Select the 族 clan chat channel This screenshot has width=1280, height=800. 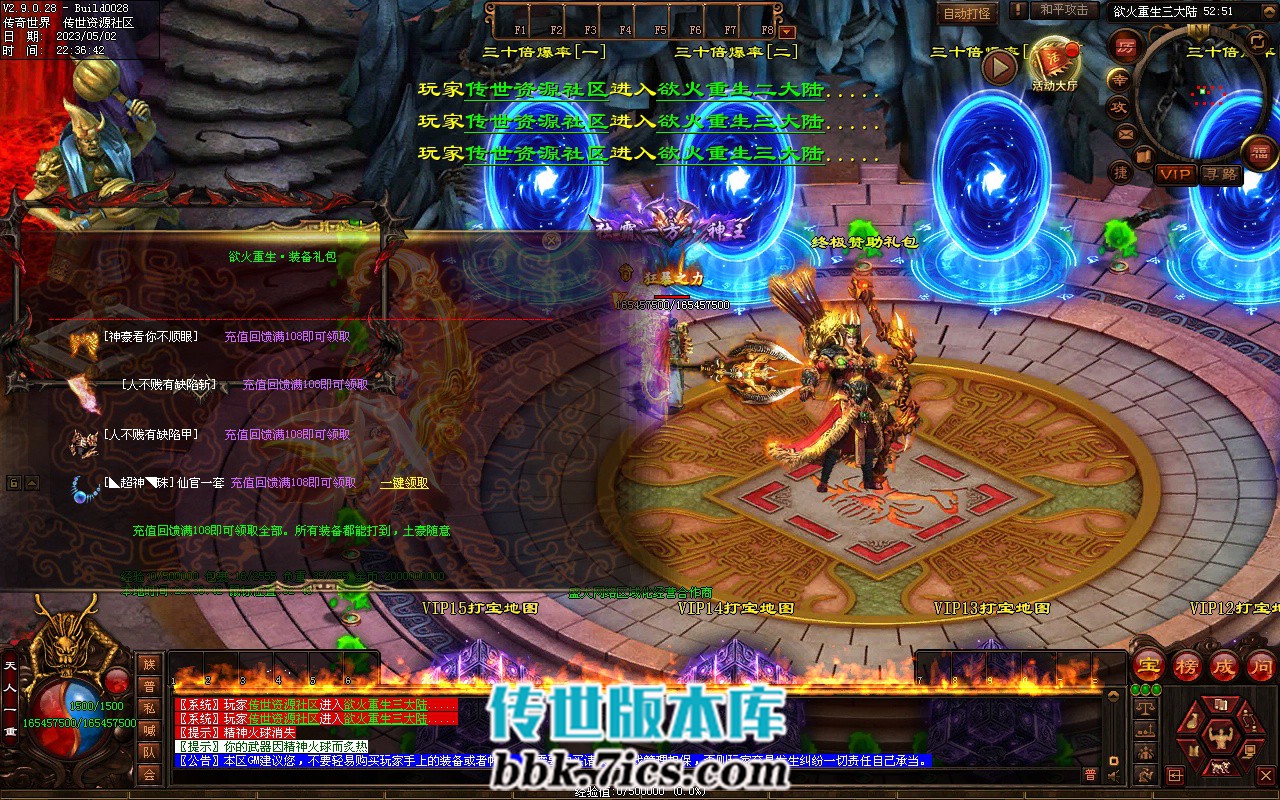149,664
